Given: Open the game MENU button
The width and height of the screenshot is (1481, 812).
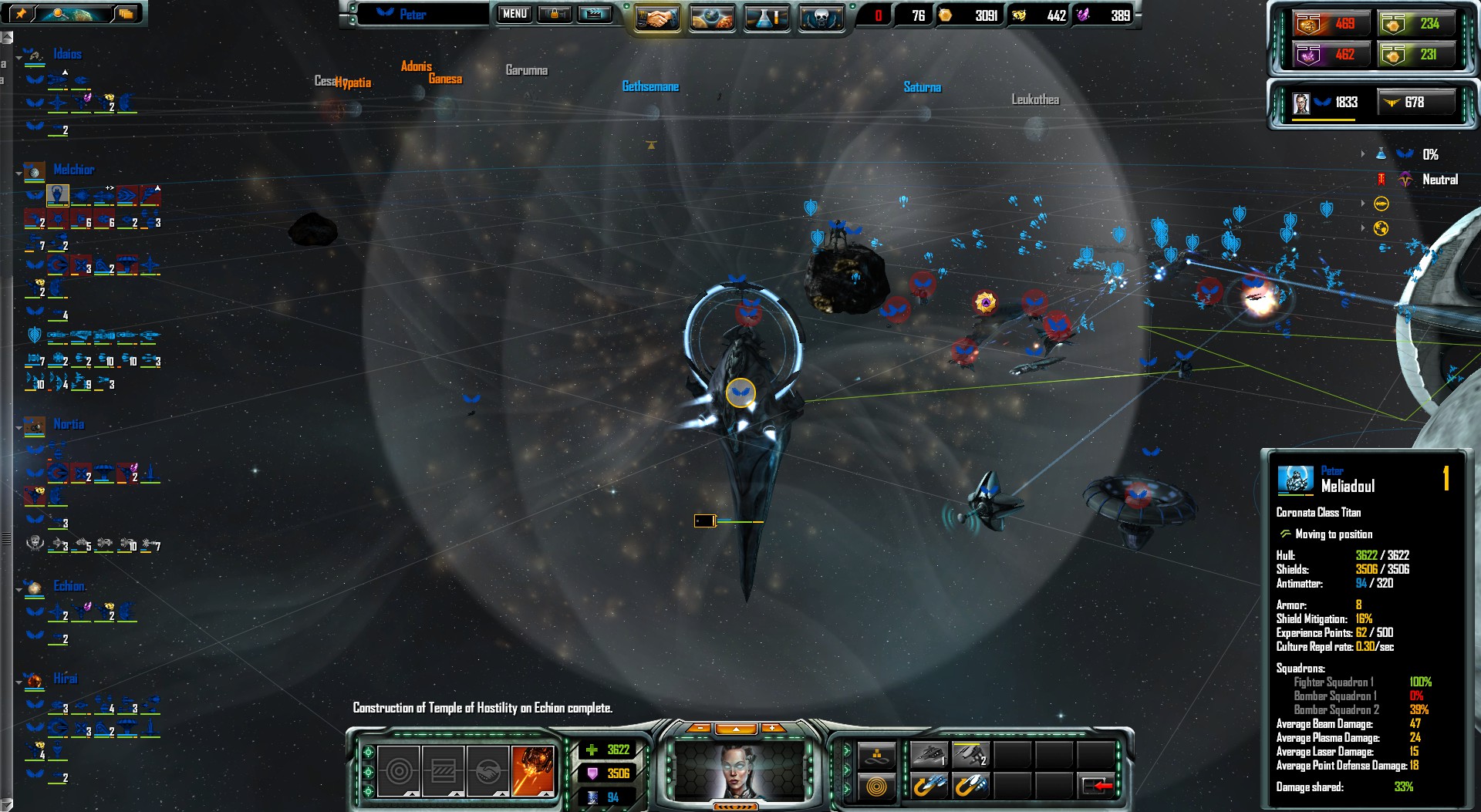Looking at the screenshot, I should point(514,14).
